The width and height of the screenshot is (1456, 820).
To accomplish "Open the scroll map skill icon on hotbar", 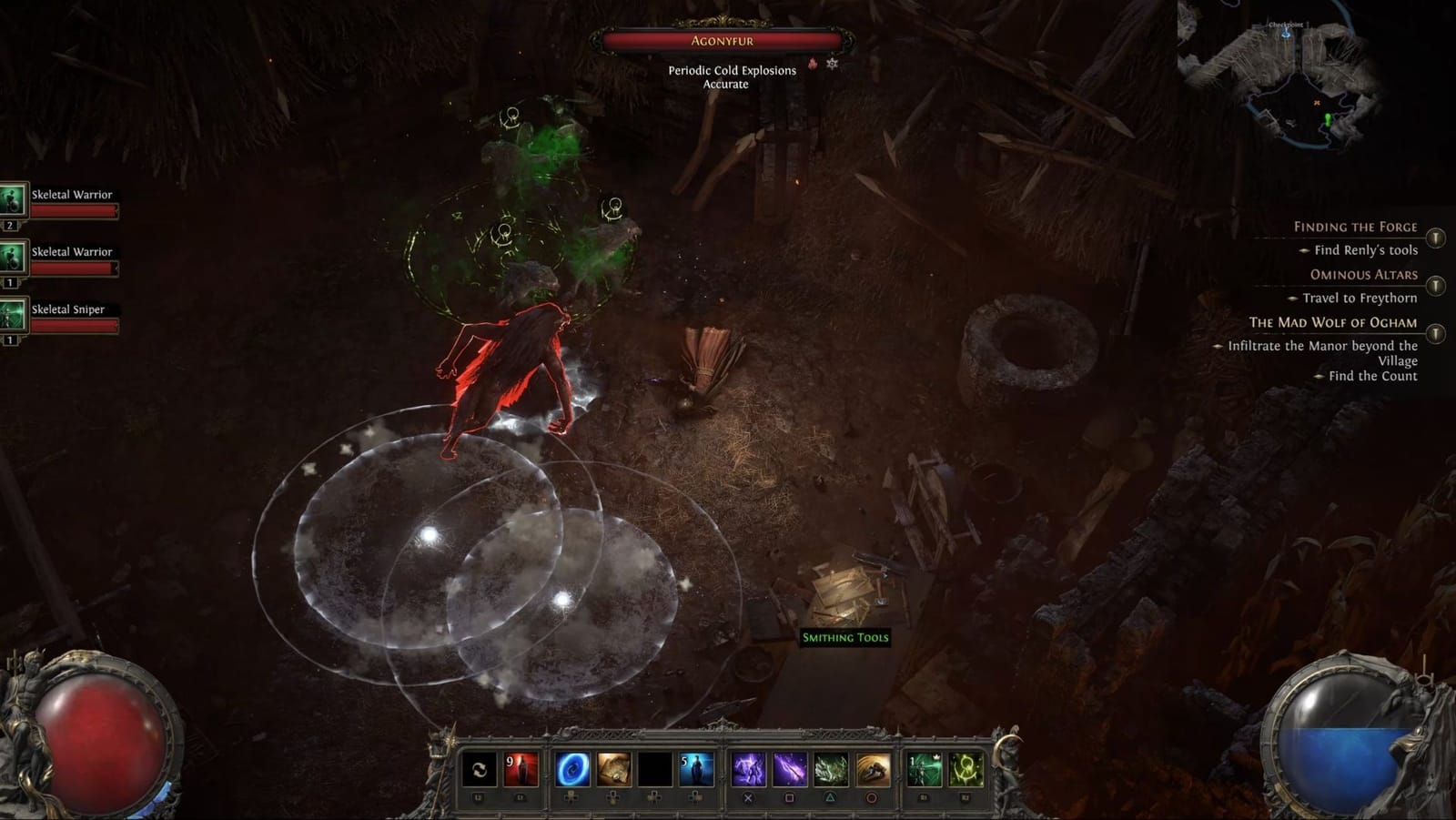I will [x=612, y=768].
